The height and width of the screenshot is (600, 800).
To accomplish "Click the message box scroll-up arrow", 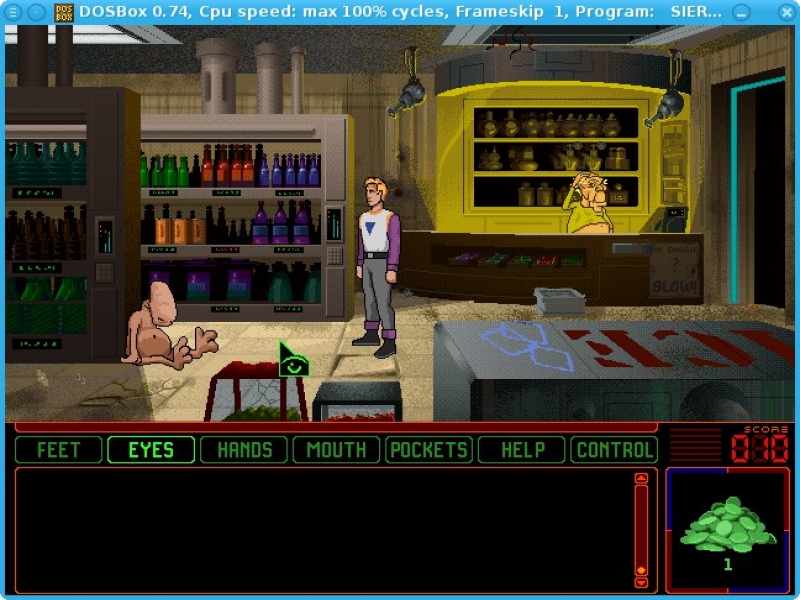I will [x=642, y=479].
